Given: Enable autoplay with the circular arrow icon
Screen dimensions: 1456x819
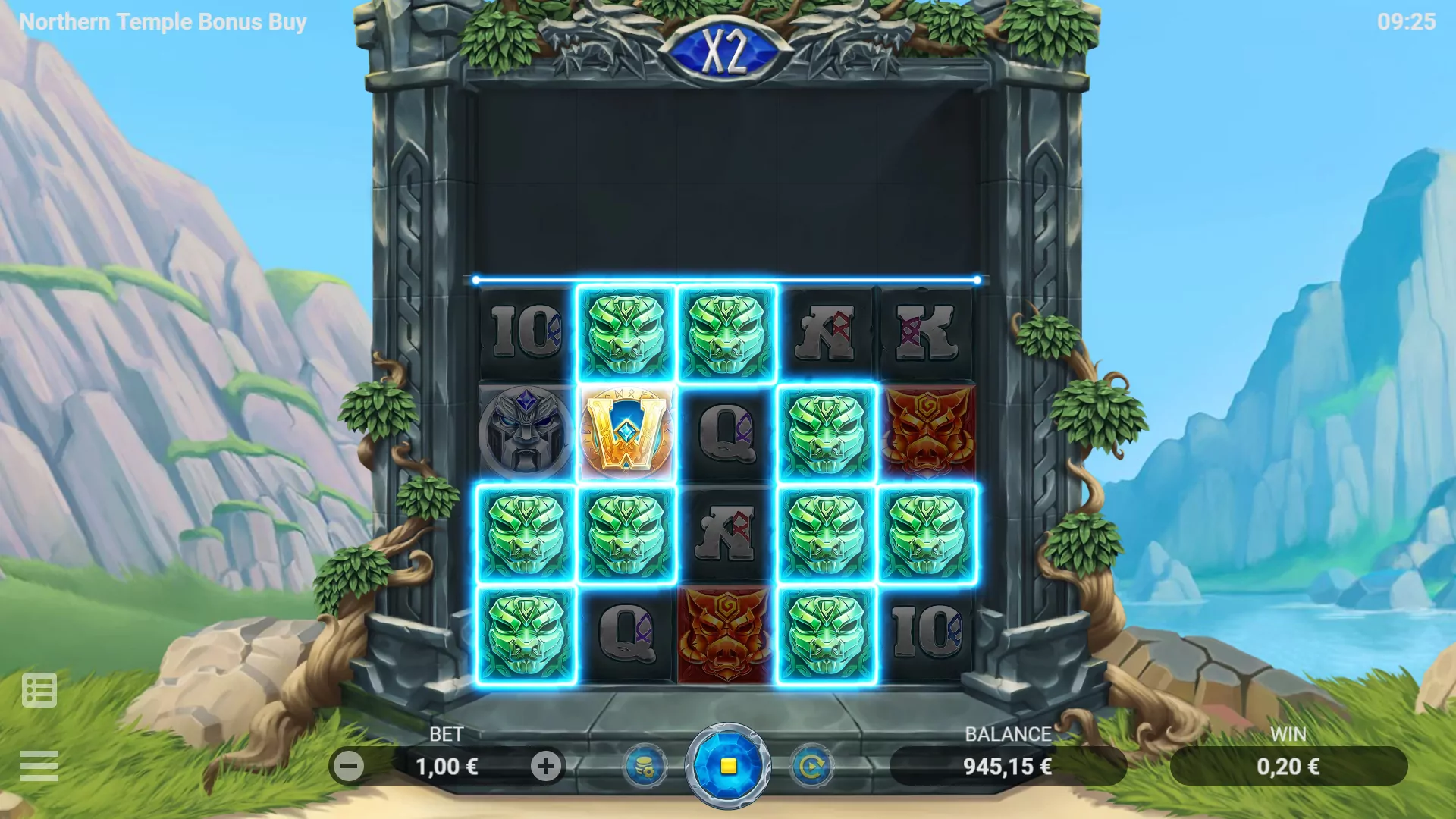Looking at the screenshot, I should tap(811, 766).
